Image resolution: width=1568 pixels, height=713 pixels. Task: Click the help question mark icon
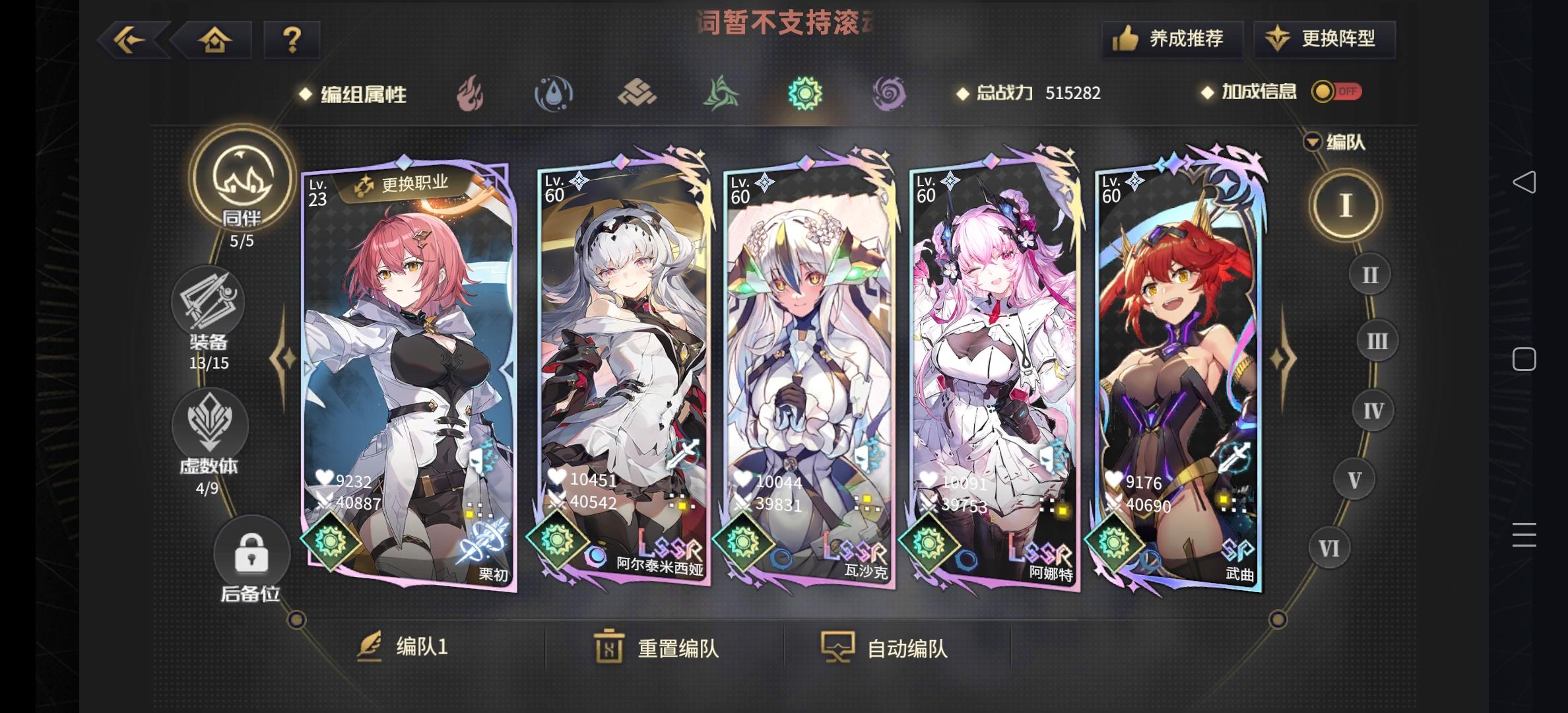tap(292, 40)
